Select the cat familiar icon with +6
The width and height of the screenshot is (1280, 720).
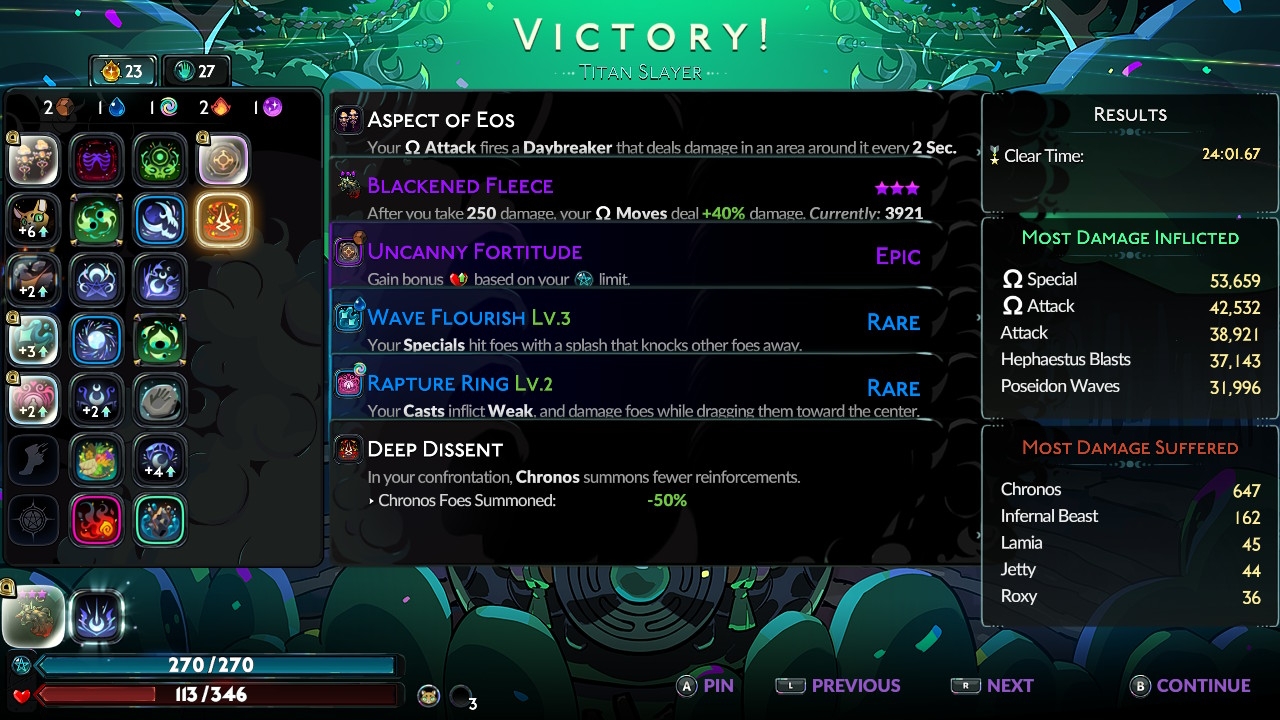pos(34,220)
